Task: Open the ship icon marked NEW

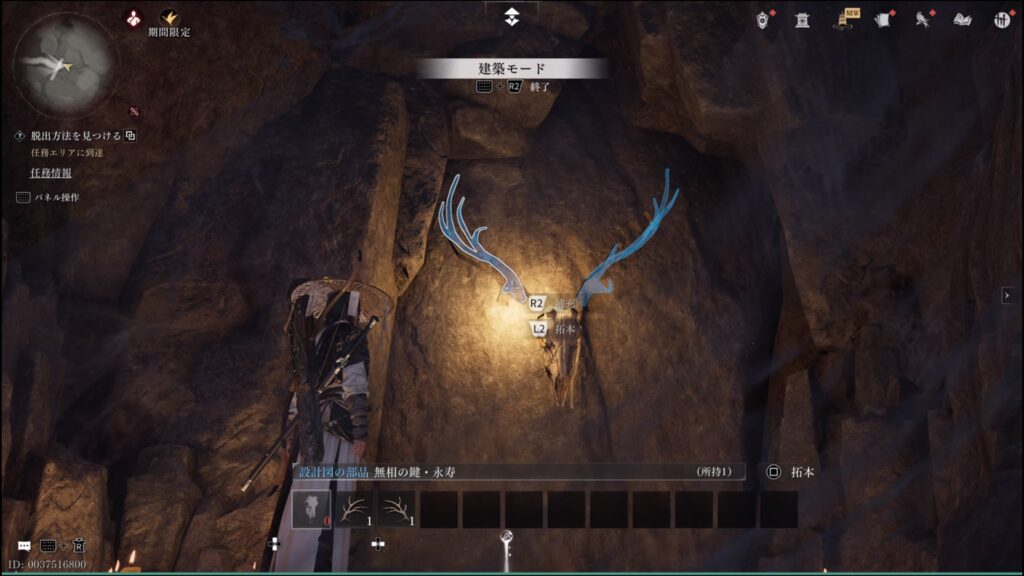Action: coord(842,19)
